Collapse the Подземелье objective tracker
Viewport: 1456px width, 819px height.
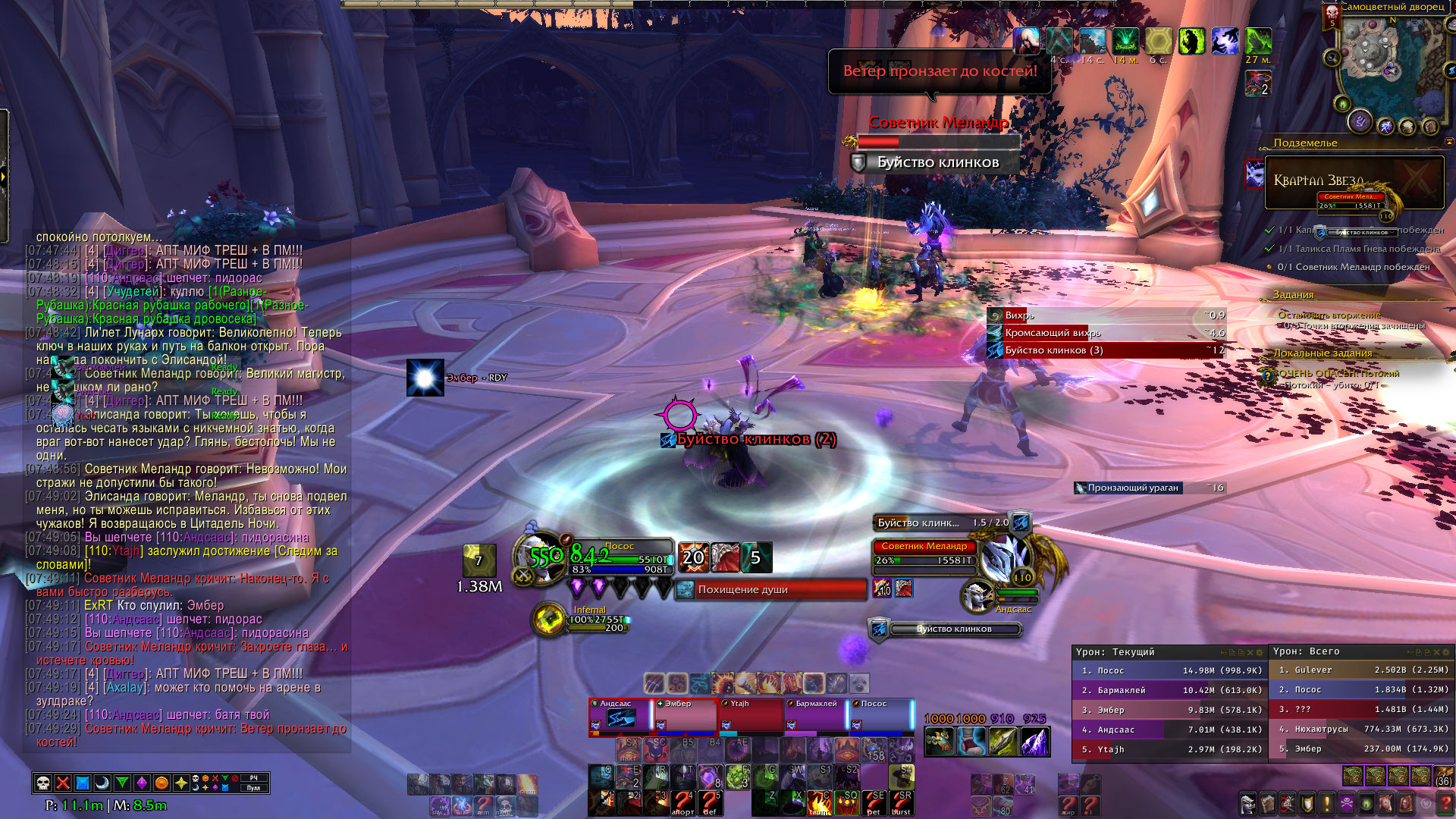(x=1449, y=142)
